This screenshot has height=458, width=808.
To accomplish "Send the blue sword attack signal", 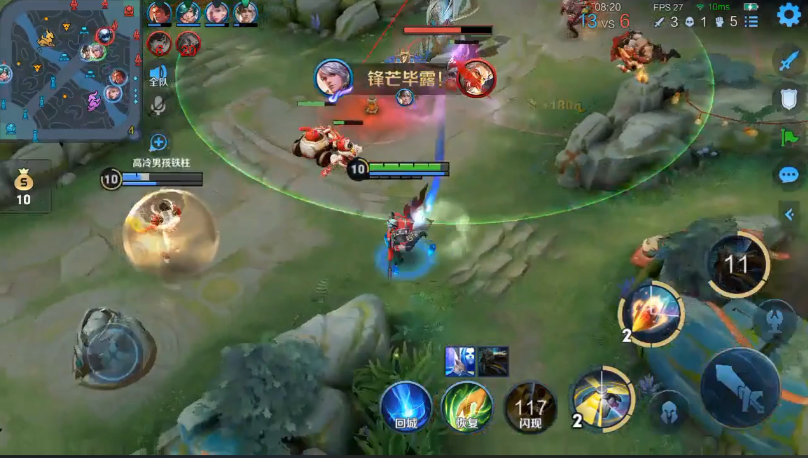I will [x=789, y=60].
